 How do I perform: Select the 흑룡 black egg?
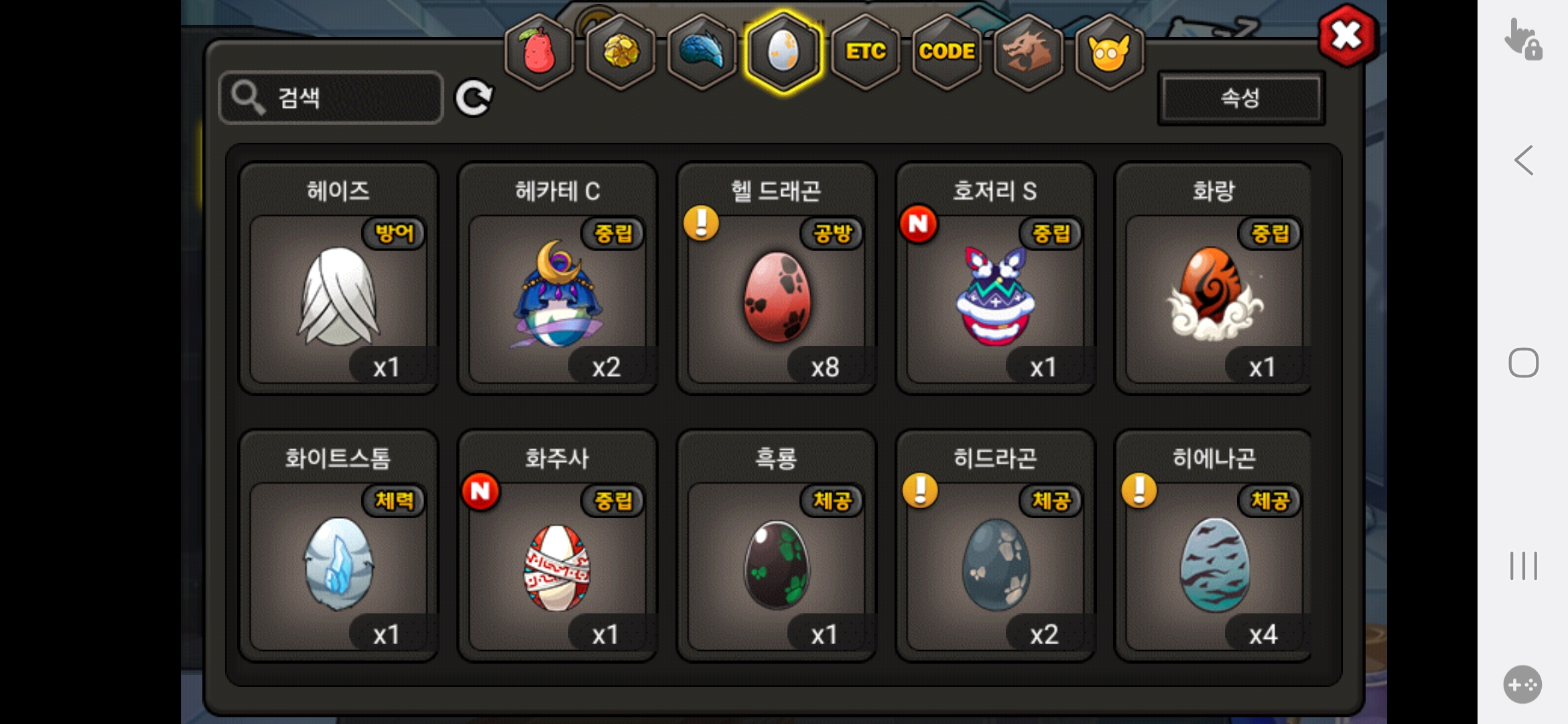pos(777,564)
